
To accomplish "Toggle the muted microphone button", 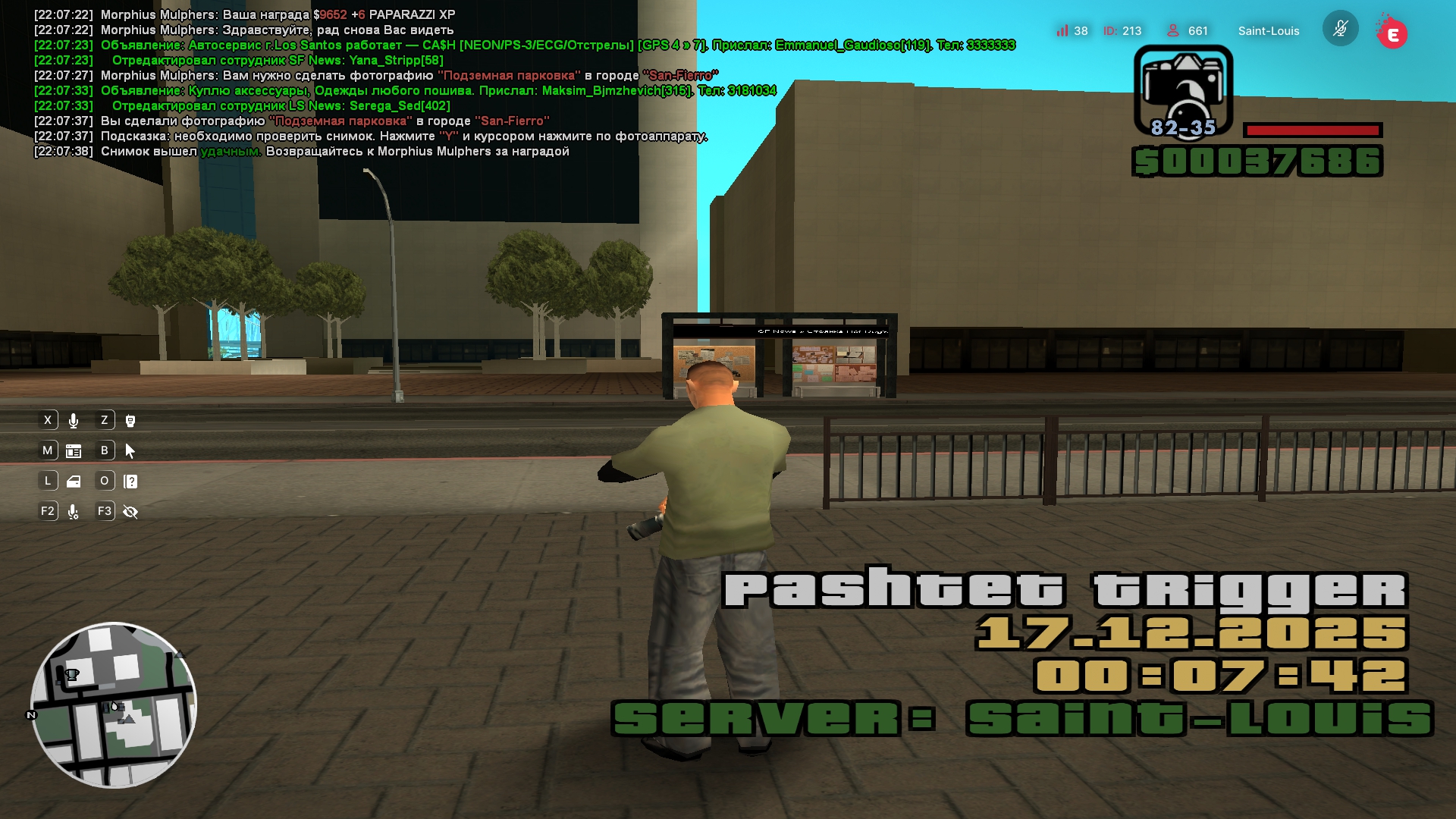I will pyautogui.click(x=1340, y=29).
